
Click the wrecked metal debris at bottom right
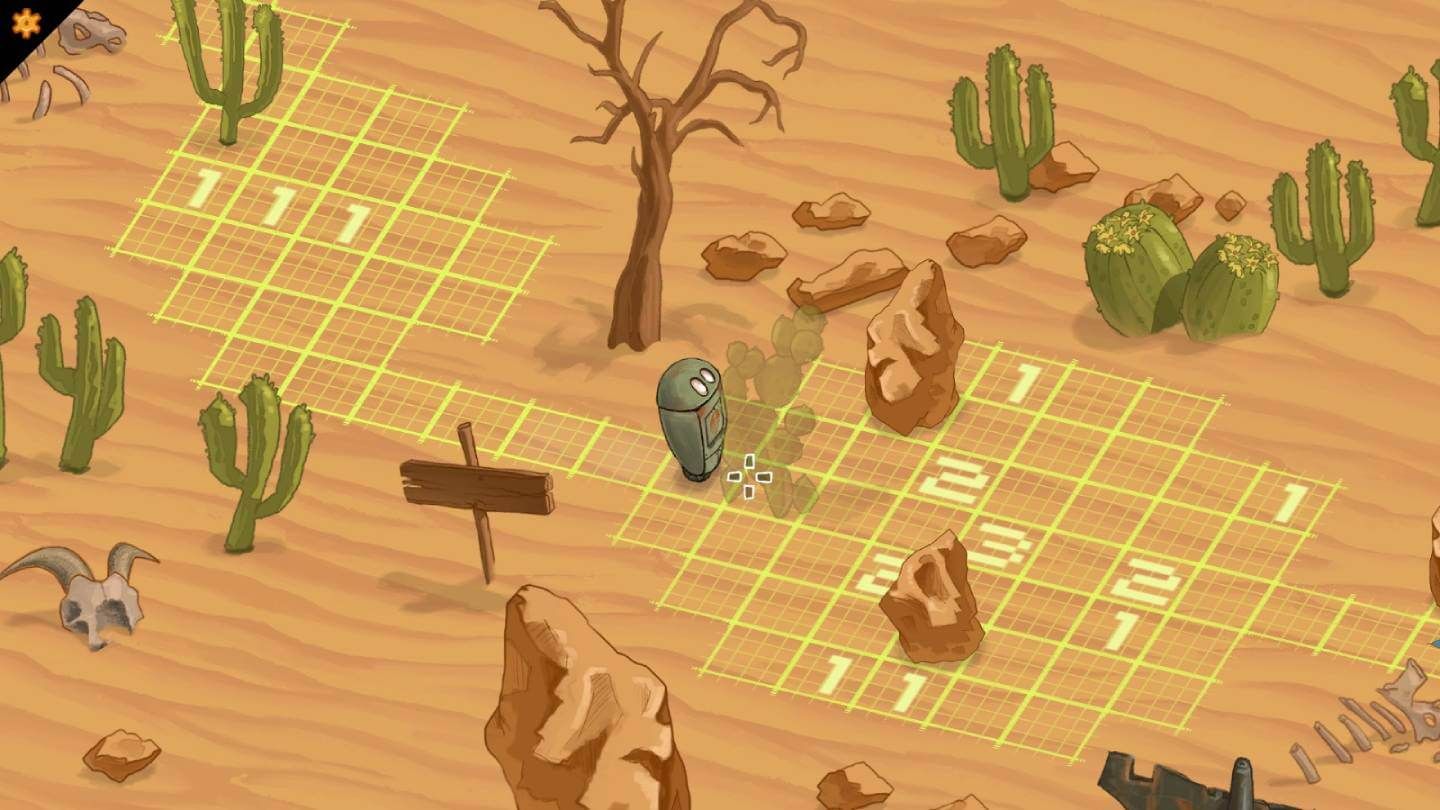[x=1180, y=785]
